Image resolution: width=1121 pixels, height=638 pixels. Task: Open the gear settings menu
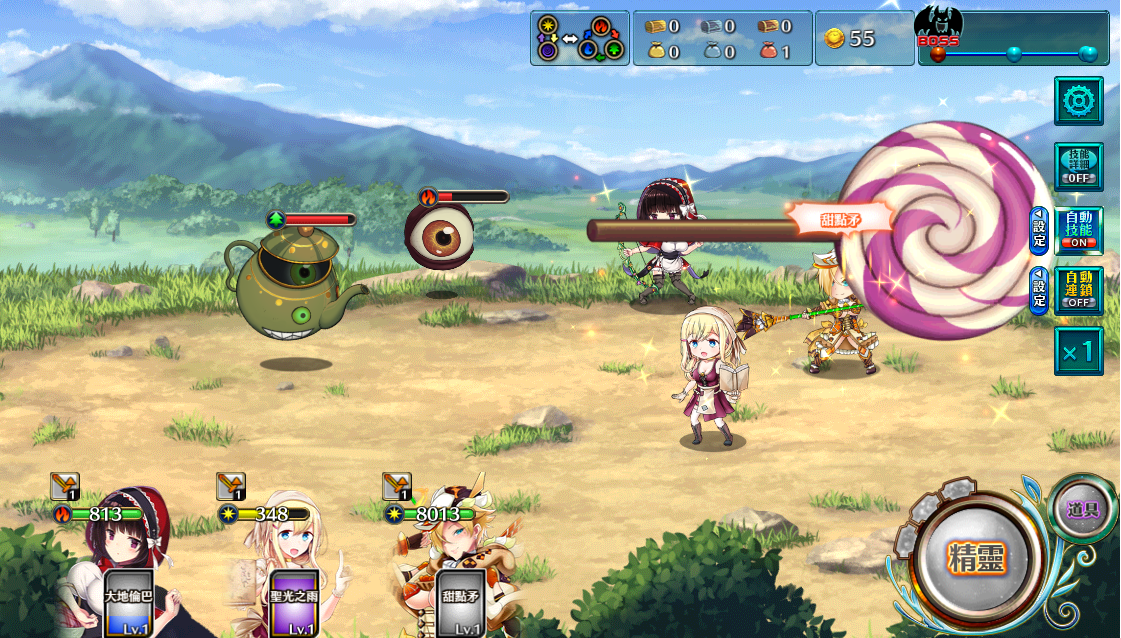pyautogui.click(x=1079, y=100)
